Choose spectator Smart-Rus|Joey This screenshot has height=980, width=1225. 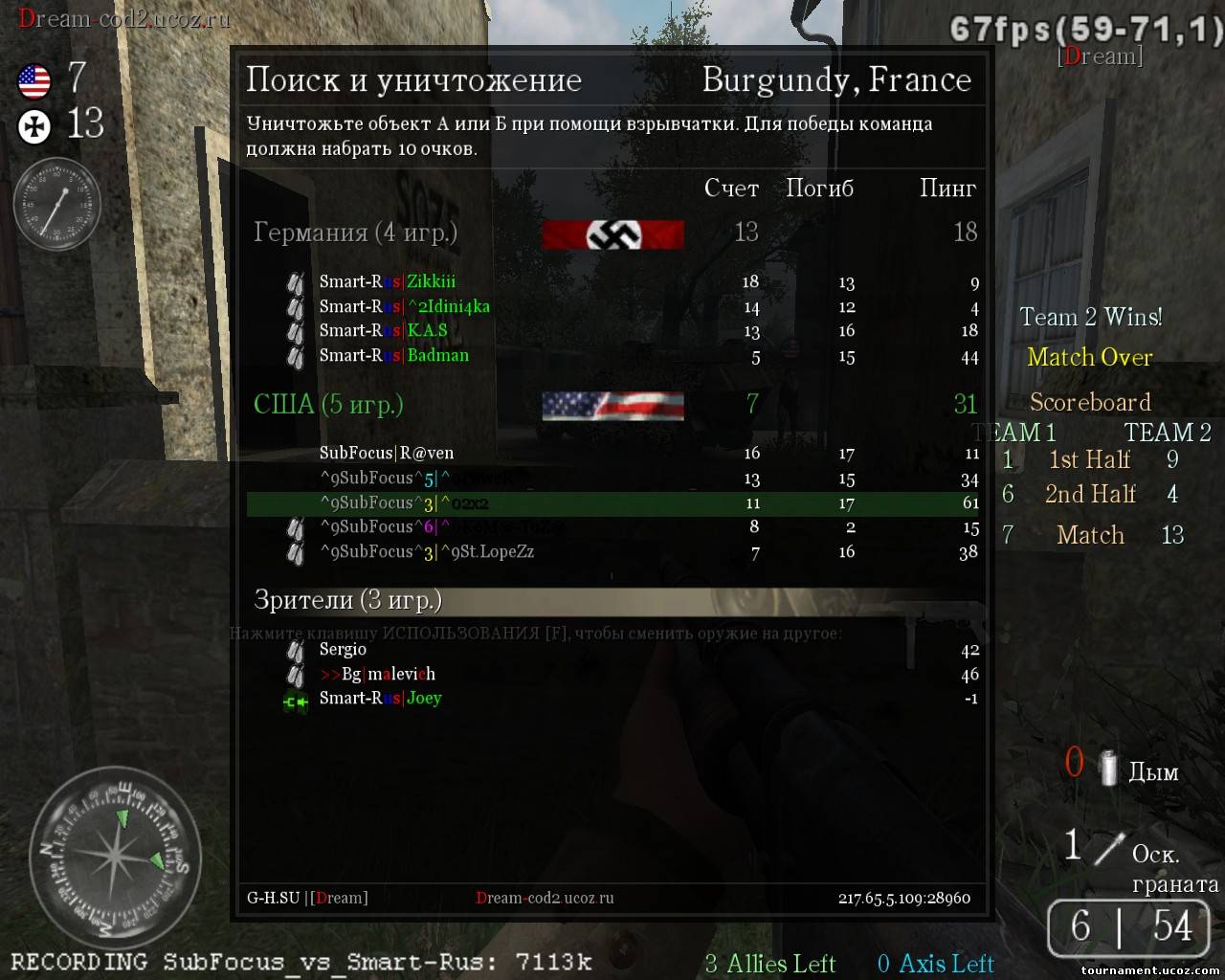pyautogui.click(x=380, y=699)
